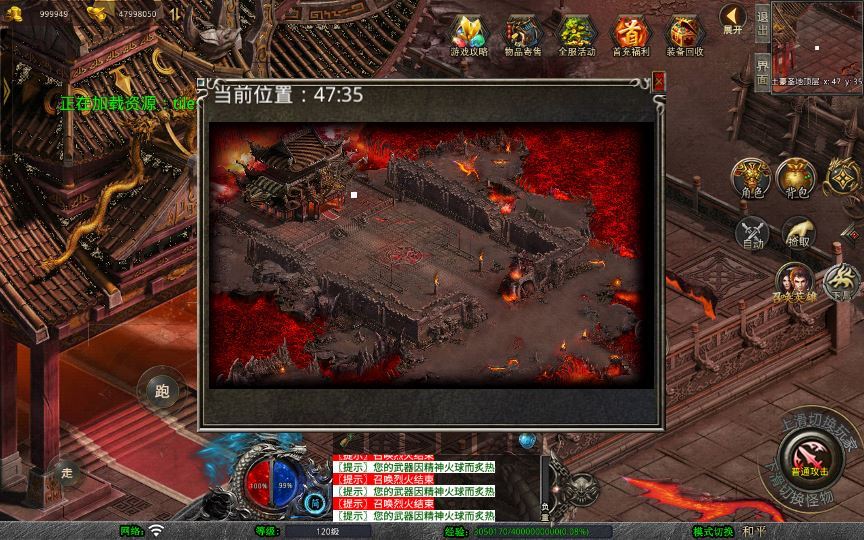This screenshot has height=540, width=864.
Task: Activate 召唤英雄 summon hero
Action: pyautogui.click(x=796, y=284)
